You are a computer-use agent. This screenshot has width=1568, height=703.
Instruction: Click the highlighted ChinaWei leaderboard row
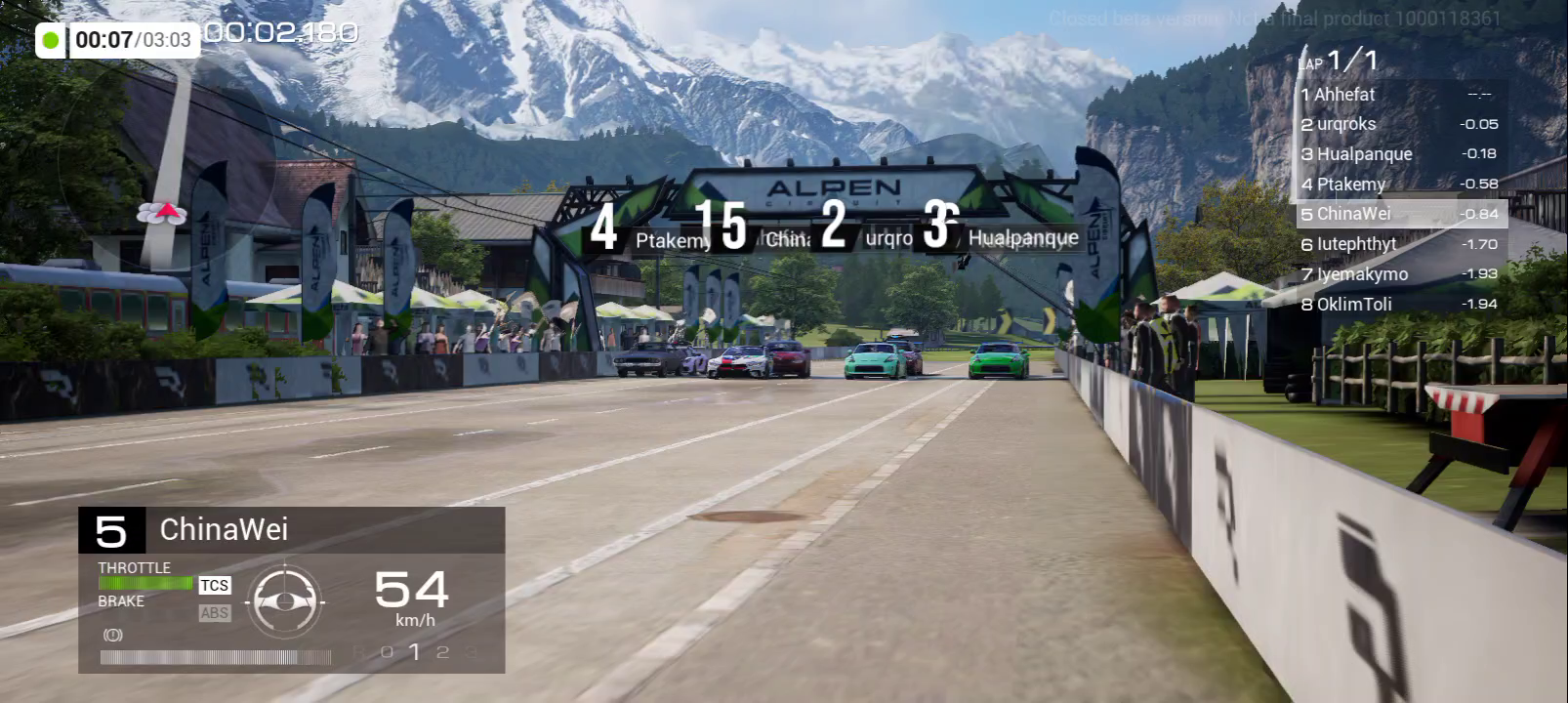click(1400, 214)
